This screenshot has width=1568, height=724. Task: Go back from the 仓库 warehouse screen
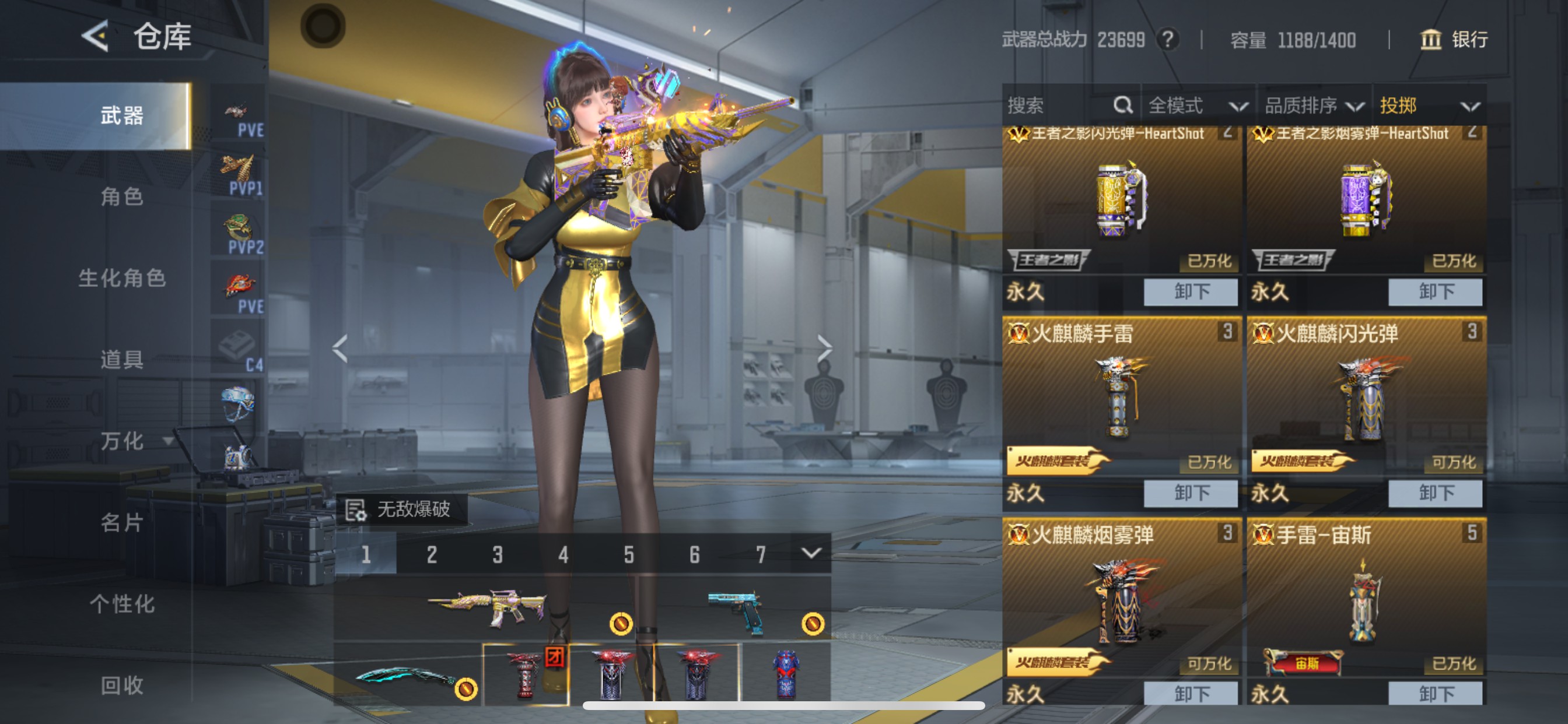pyautogui.click(x=95, y=36)
